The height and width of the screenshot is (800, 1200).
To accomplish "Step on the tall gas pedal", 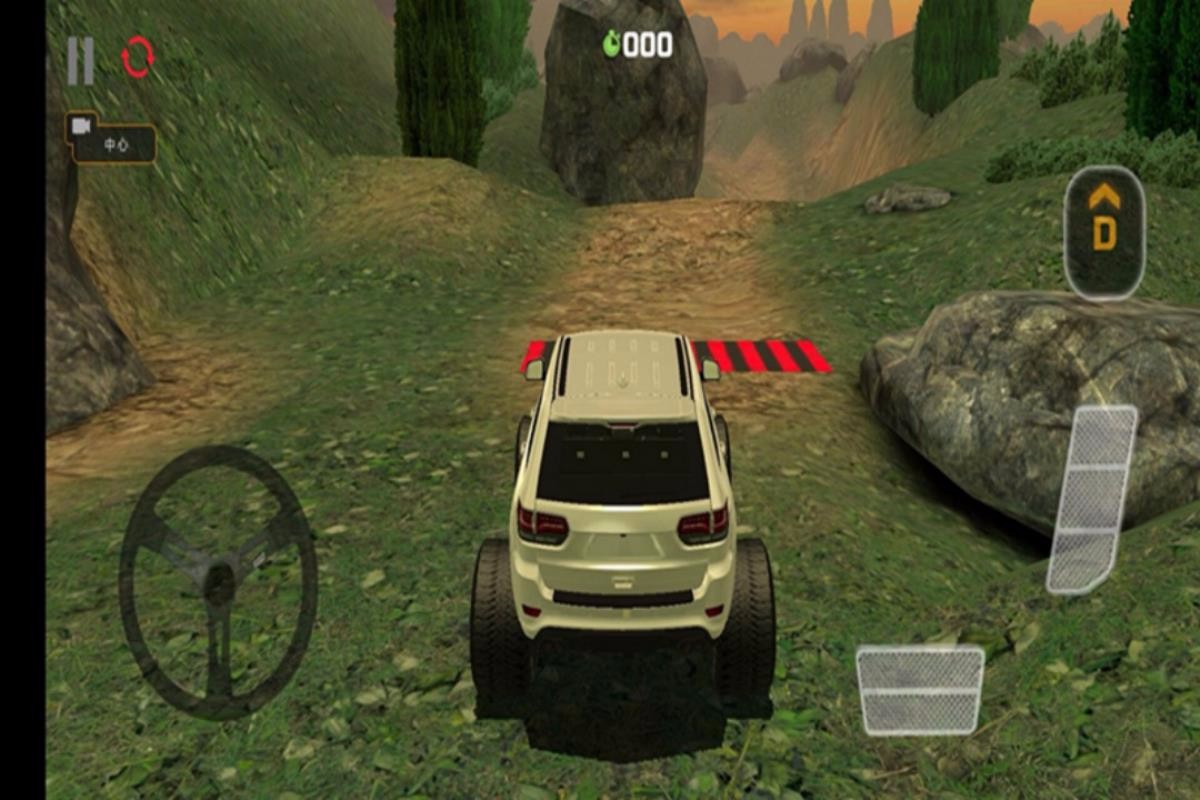I will [x=1092, y=499].
